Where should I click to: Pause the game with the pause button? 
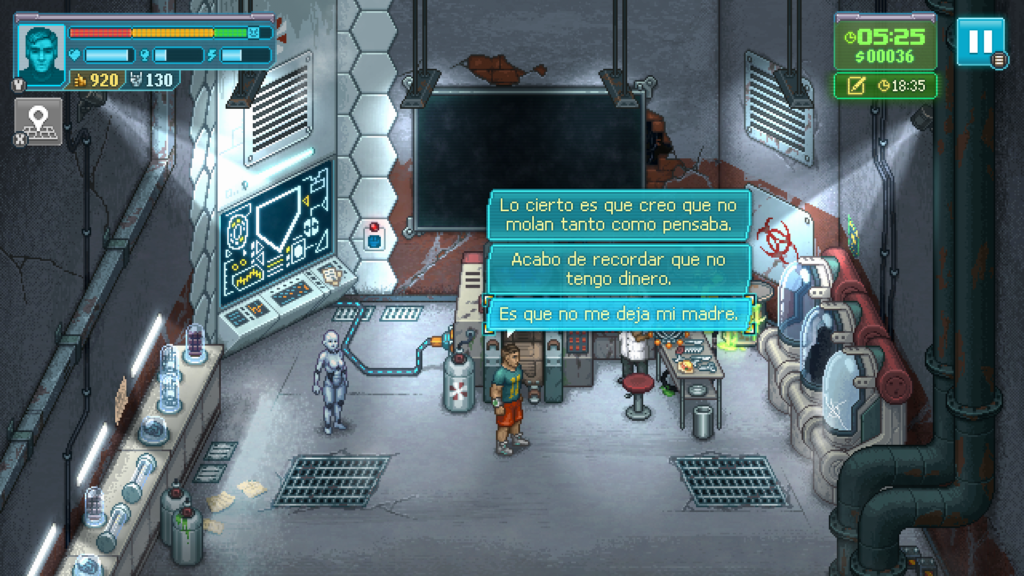coord(979,41)
